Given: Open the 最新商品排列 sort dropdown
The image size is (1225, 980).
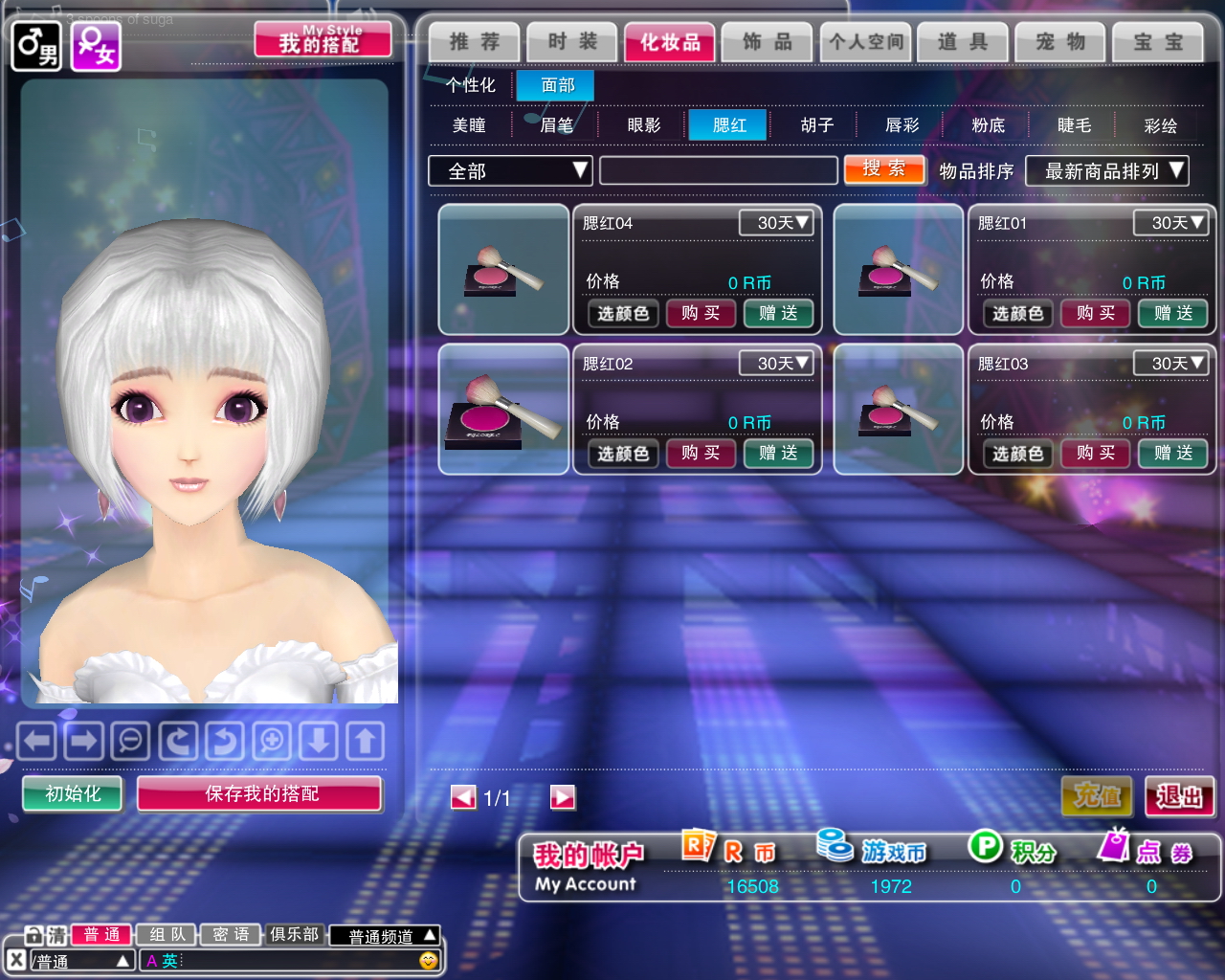Looking at the screenshot, I should point(1106,171).
